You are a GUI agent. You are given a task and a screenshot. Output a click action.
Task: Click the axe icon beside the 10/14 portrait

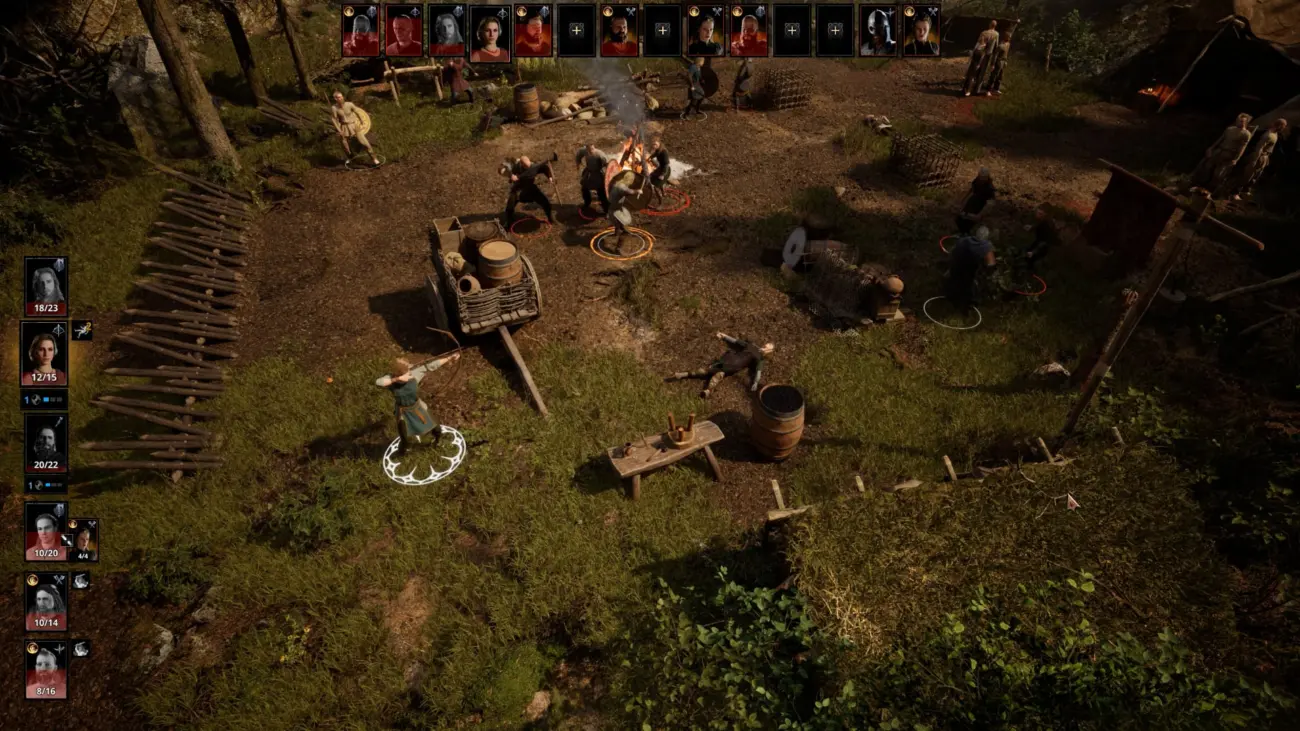click(59, 581)
